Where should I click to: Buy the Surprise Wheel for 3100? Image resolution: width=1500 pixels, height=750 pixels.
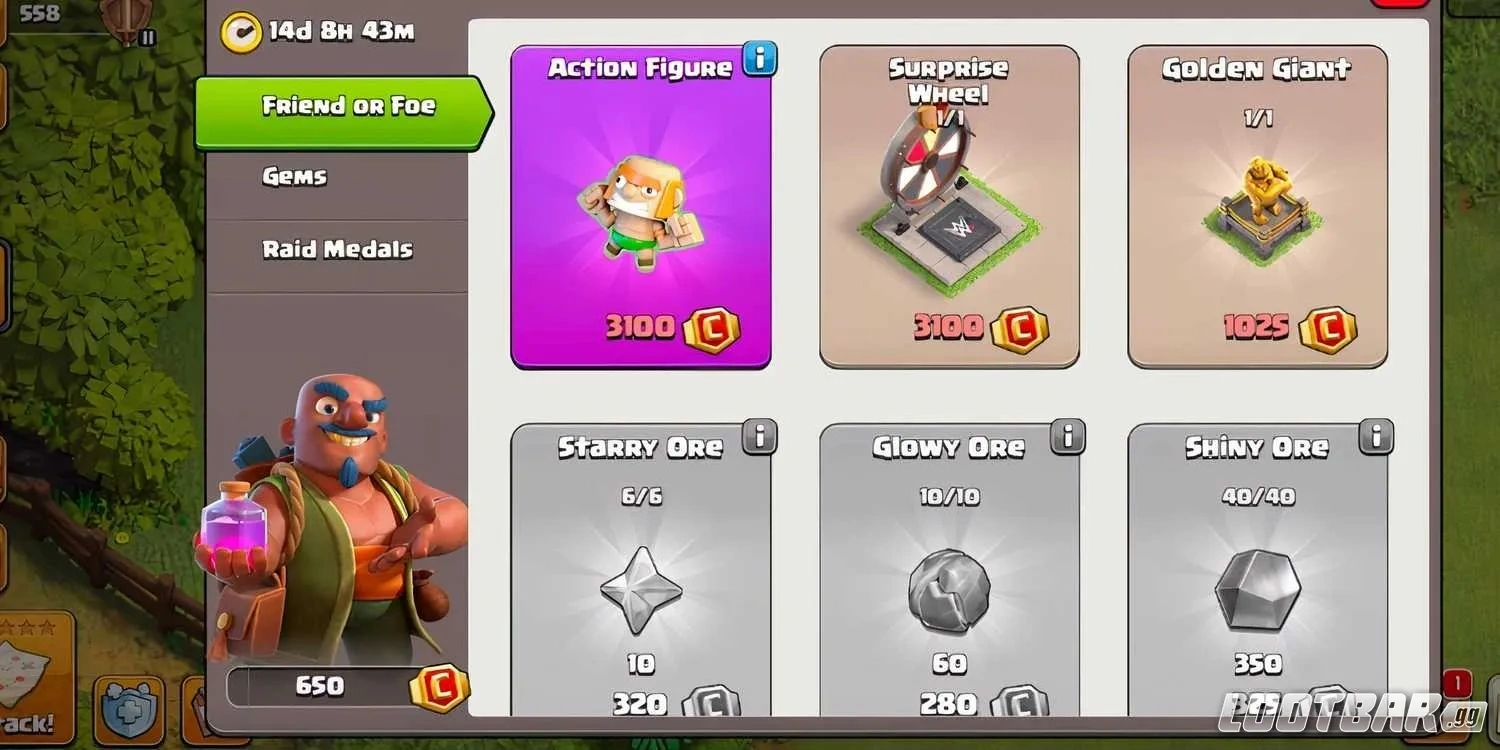948,327
